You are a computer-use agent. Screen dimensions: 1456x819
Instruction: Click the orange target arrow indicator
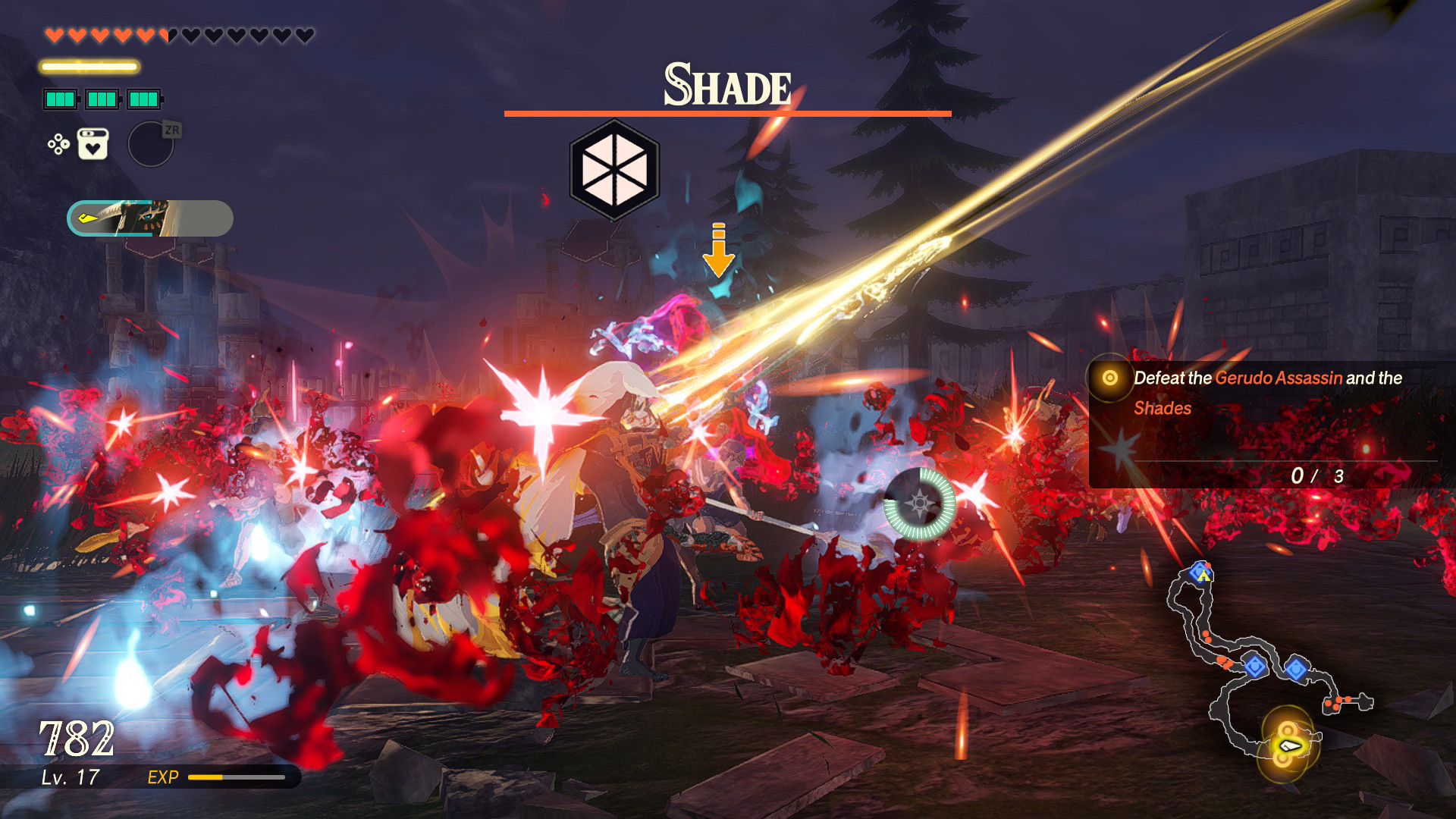click(x=718, y=250)
